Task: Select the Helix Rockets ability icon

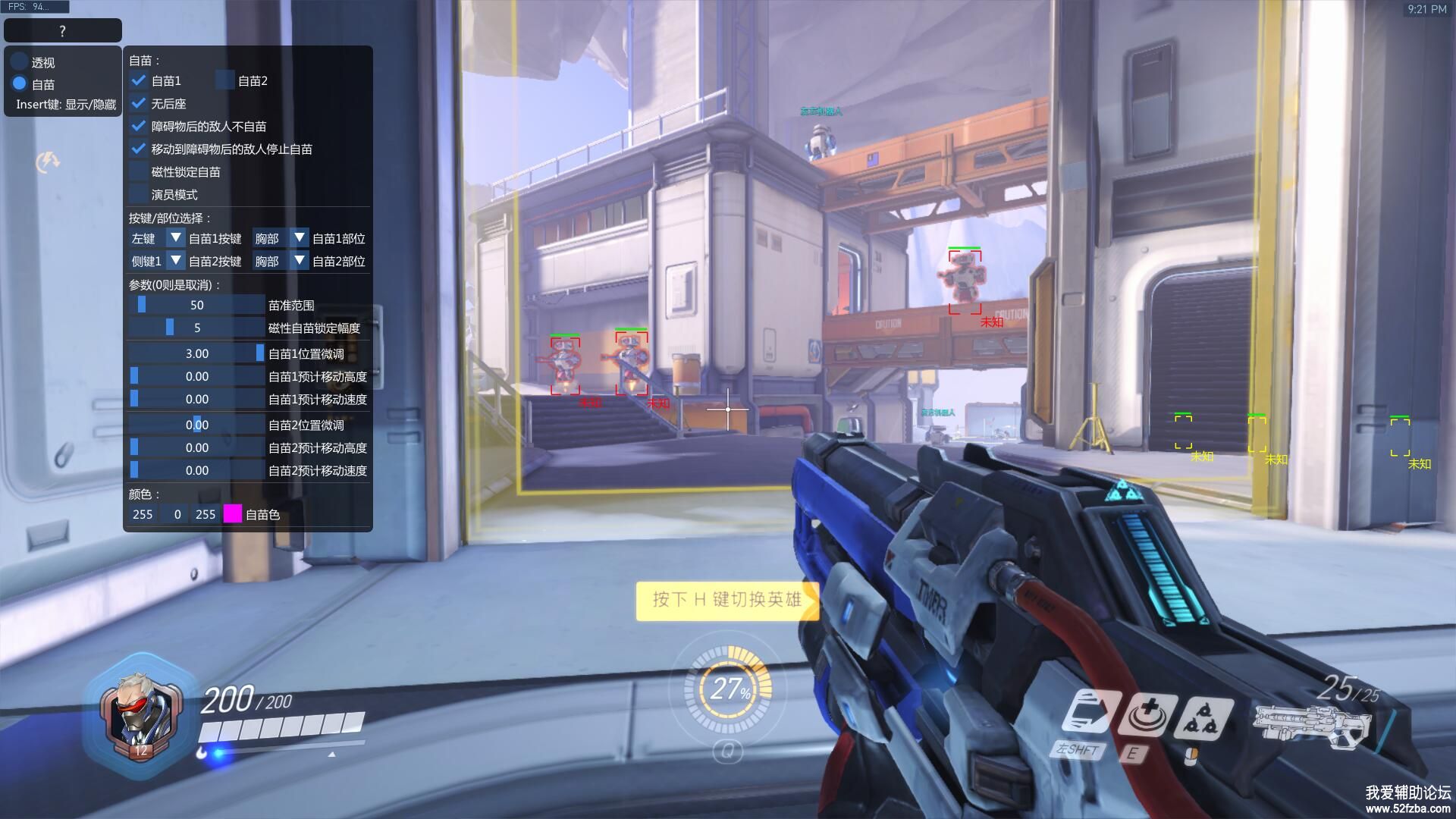Action: click(x=1204, y=717)
